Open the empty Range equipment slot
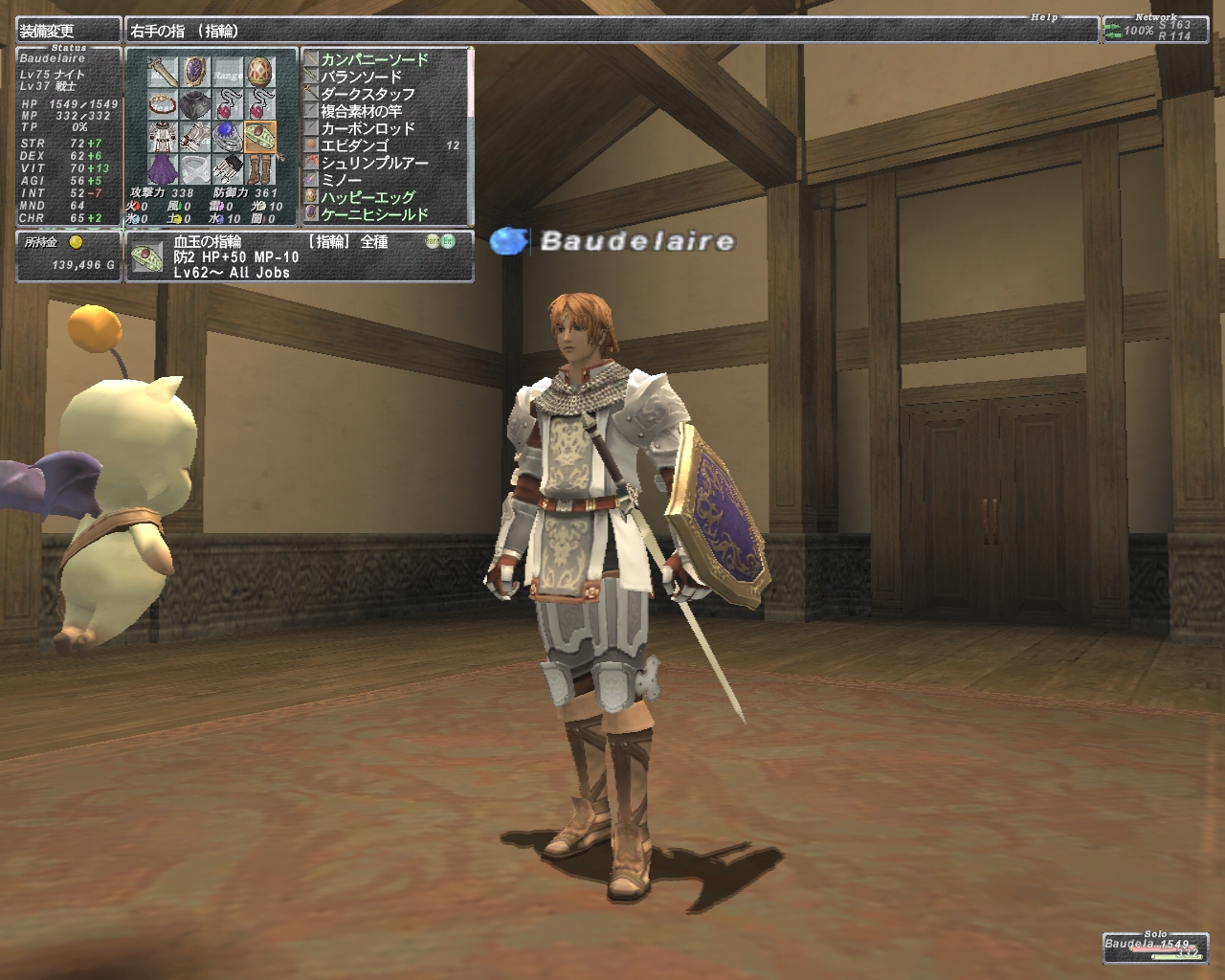1225x980 pixels. [x=228, y=71]
